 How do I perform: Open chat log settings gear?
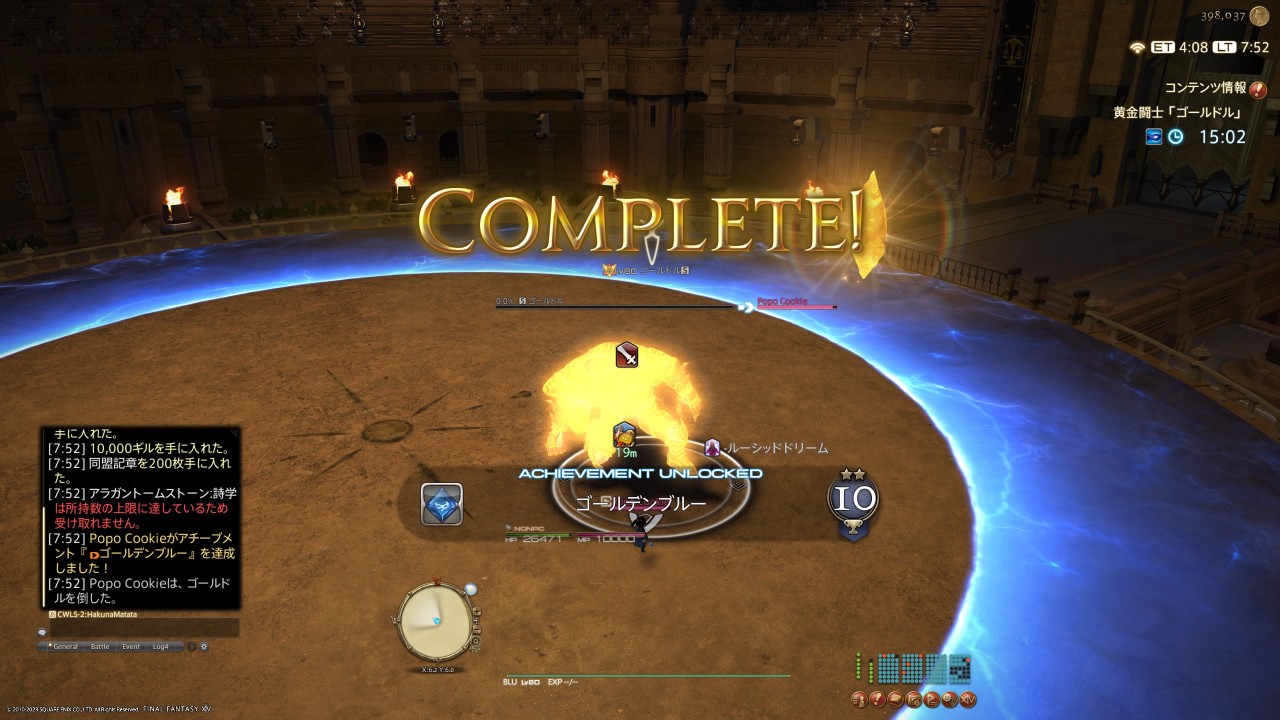(x=204, y=647)
